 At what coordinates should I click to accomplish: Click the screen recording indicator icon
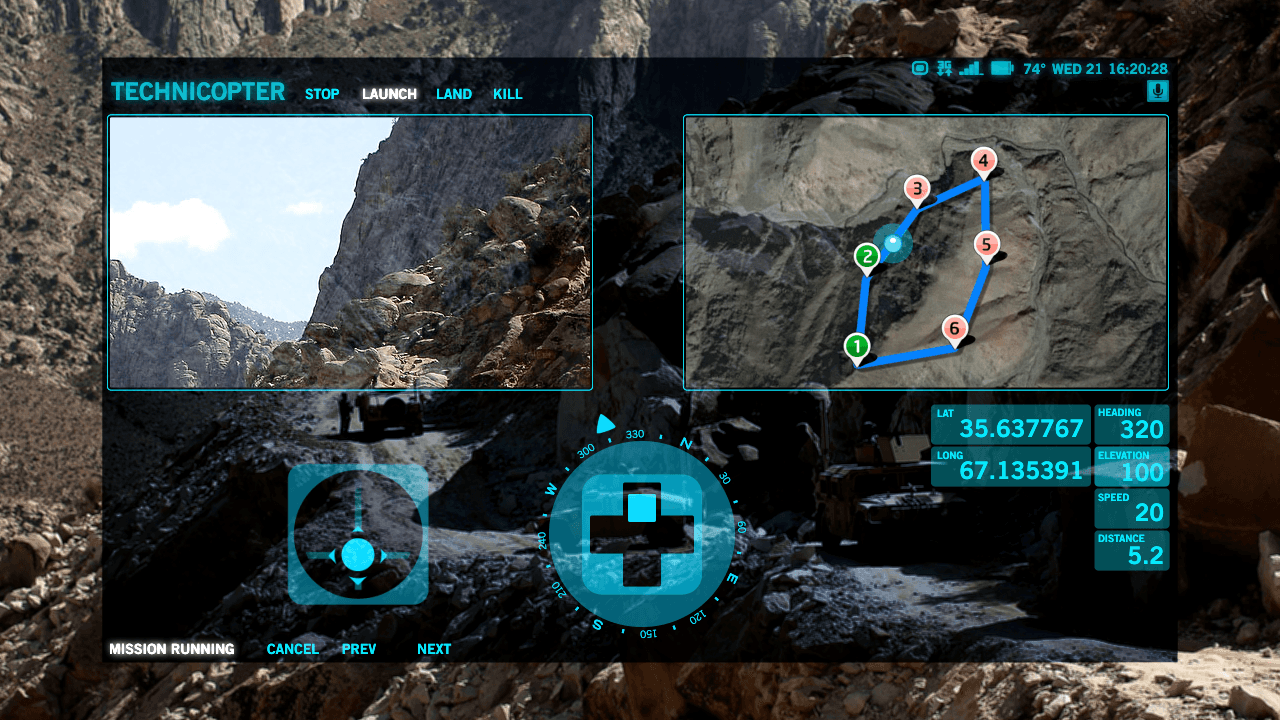[x=918, y=69]
